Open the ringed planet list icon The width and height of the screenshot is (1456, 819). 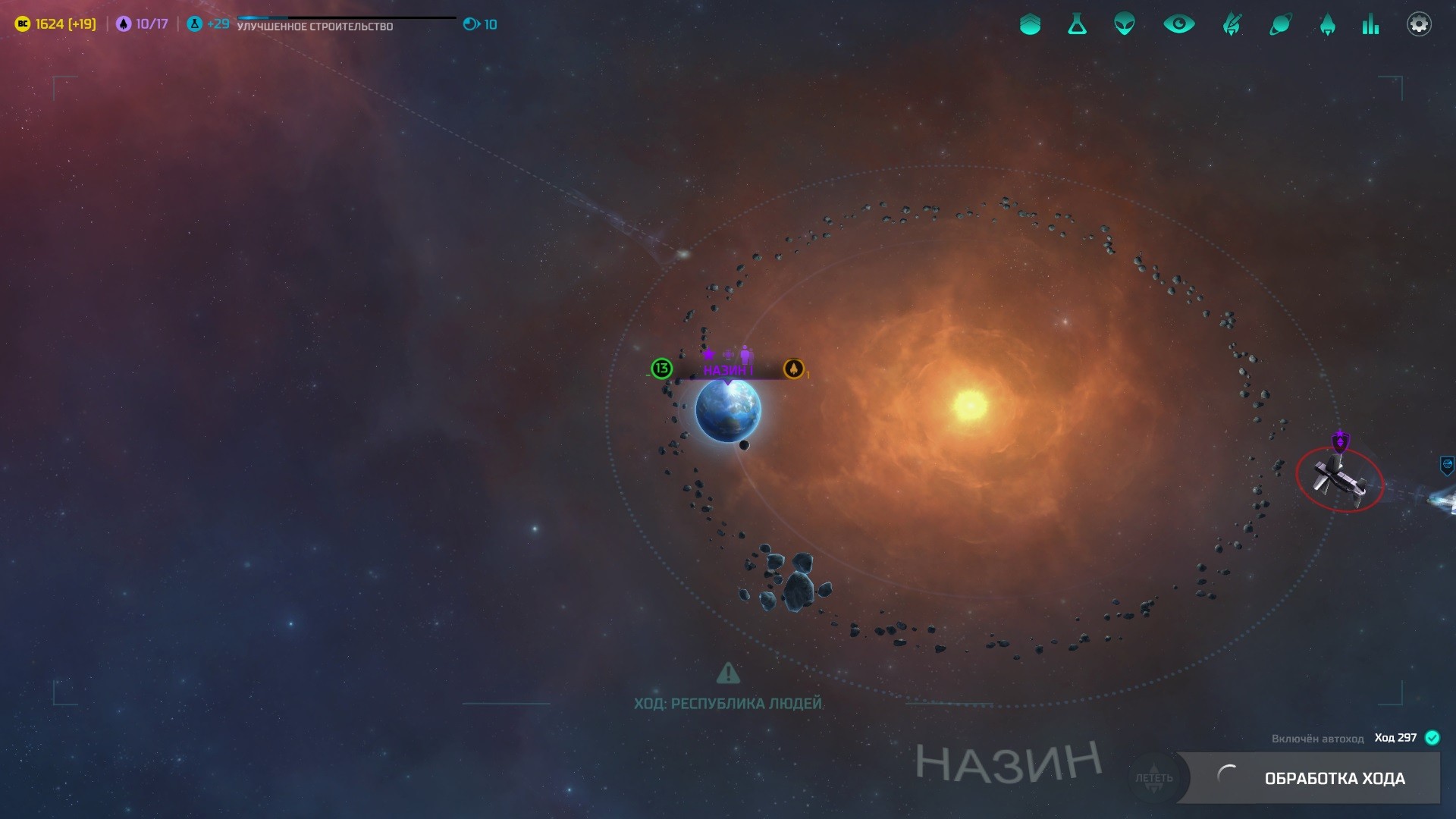click(1280, 24)
